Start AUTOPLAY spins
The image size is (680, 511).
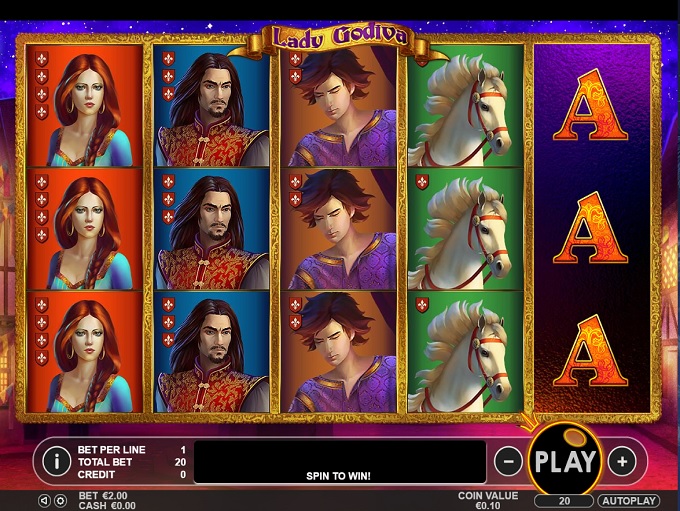point(628,500)
